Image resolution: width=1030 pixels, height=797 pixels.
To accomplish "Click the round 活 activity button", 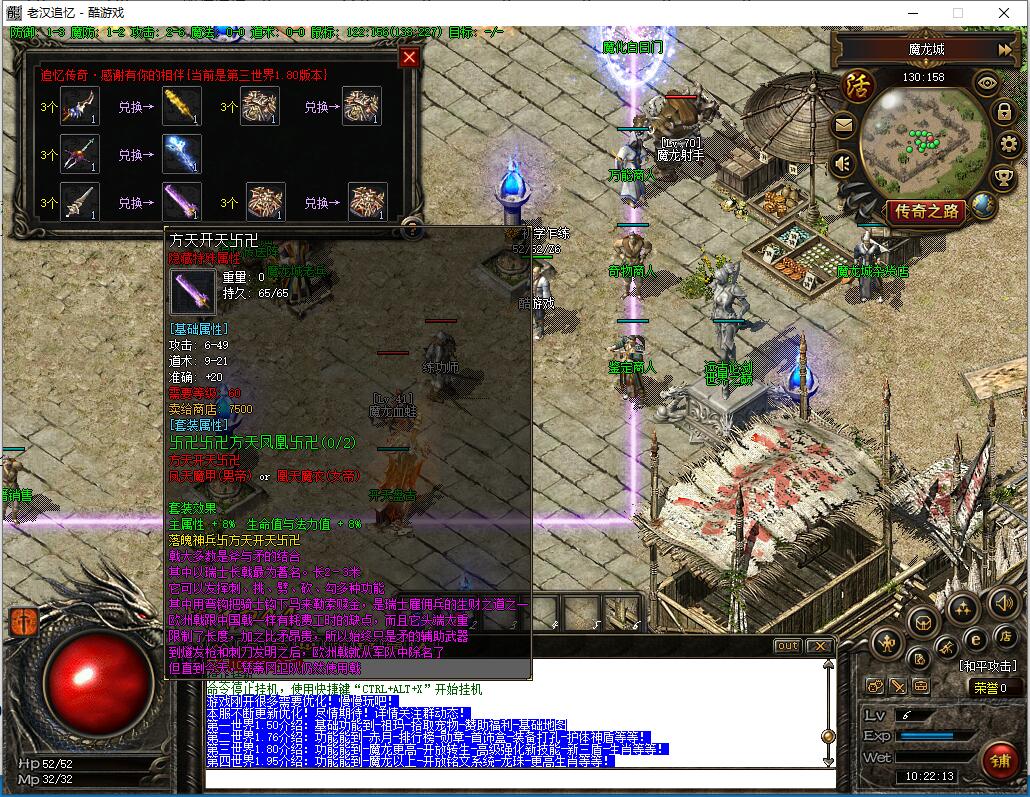I will [858, 83].
